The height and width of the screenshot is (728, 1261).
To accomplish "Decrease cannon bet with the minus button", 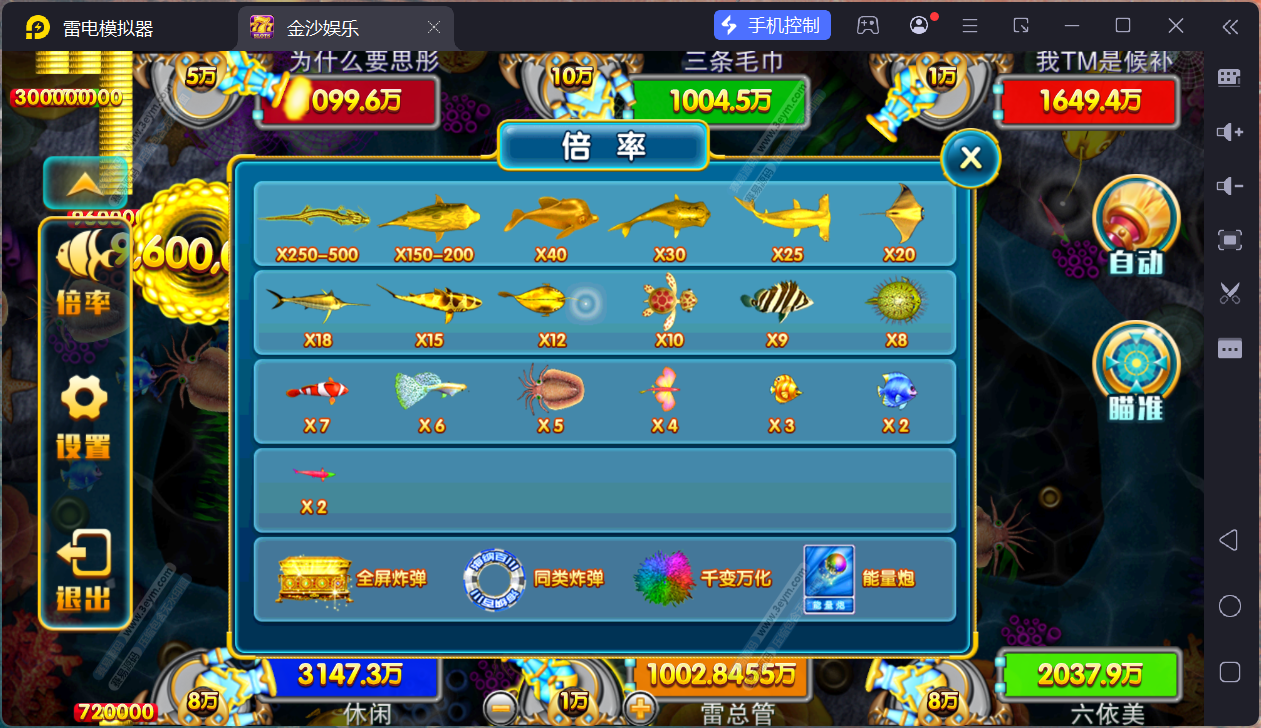I will [501, 709].
